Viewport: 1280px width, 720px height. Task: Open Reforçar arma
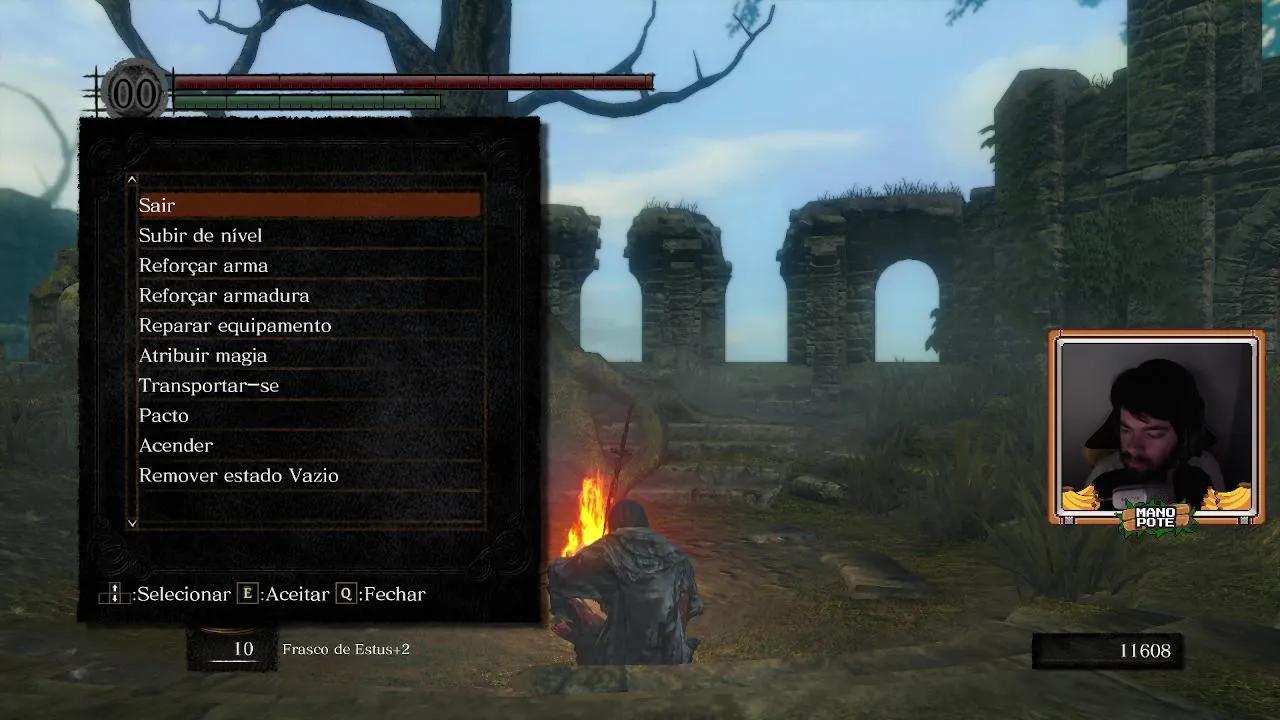(309, 265)
